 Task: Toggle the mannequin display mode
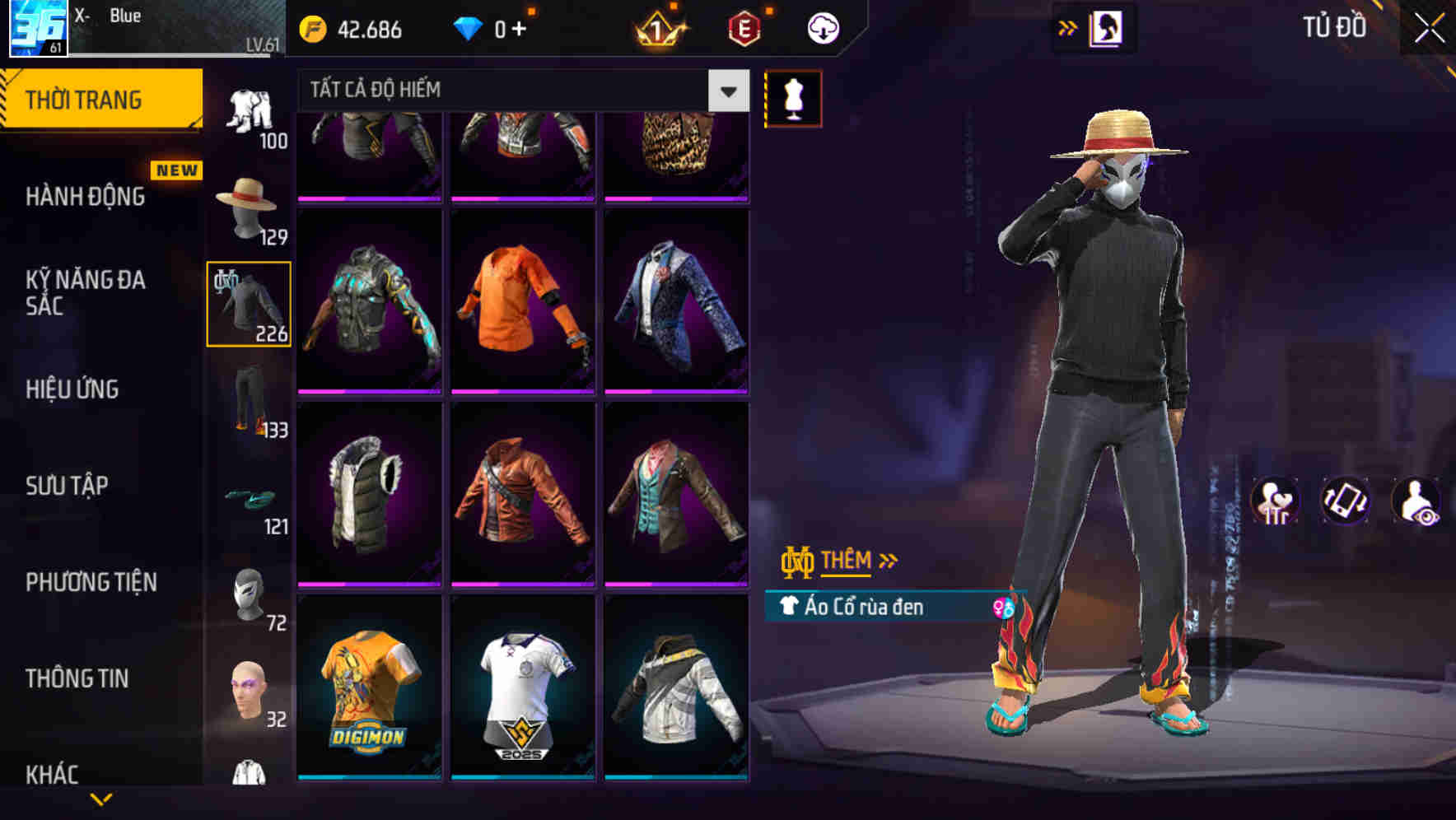pos(792,98)
